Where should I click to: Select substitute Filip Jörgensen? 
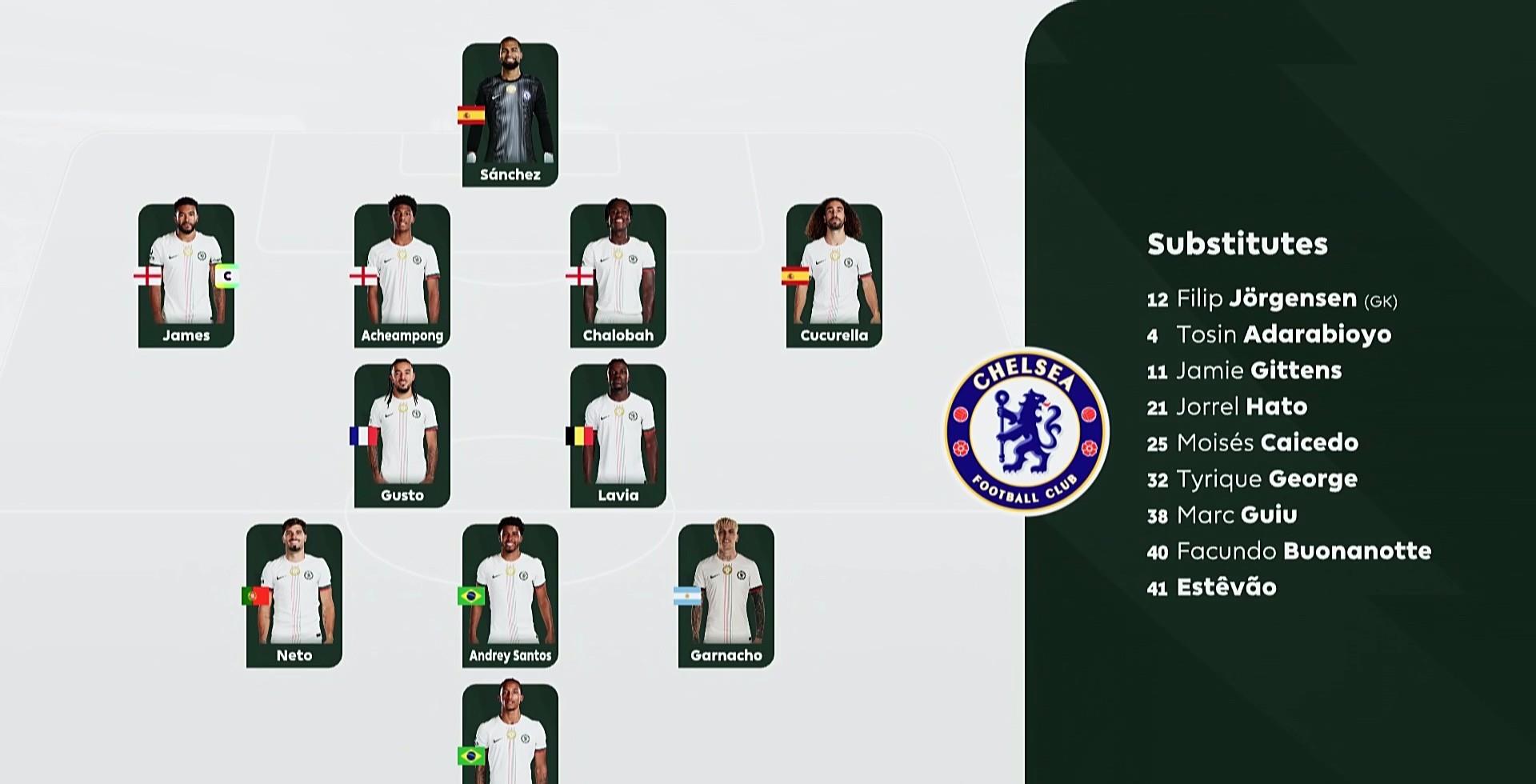coord(1271,299)
